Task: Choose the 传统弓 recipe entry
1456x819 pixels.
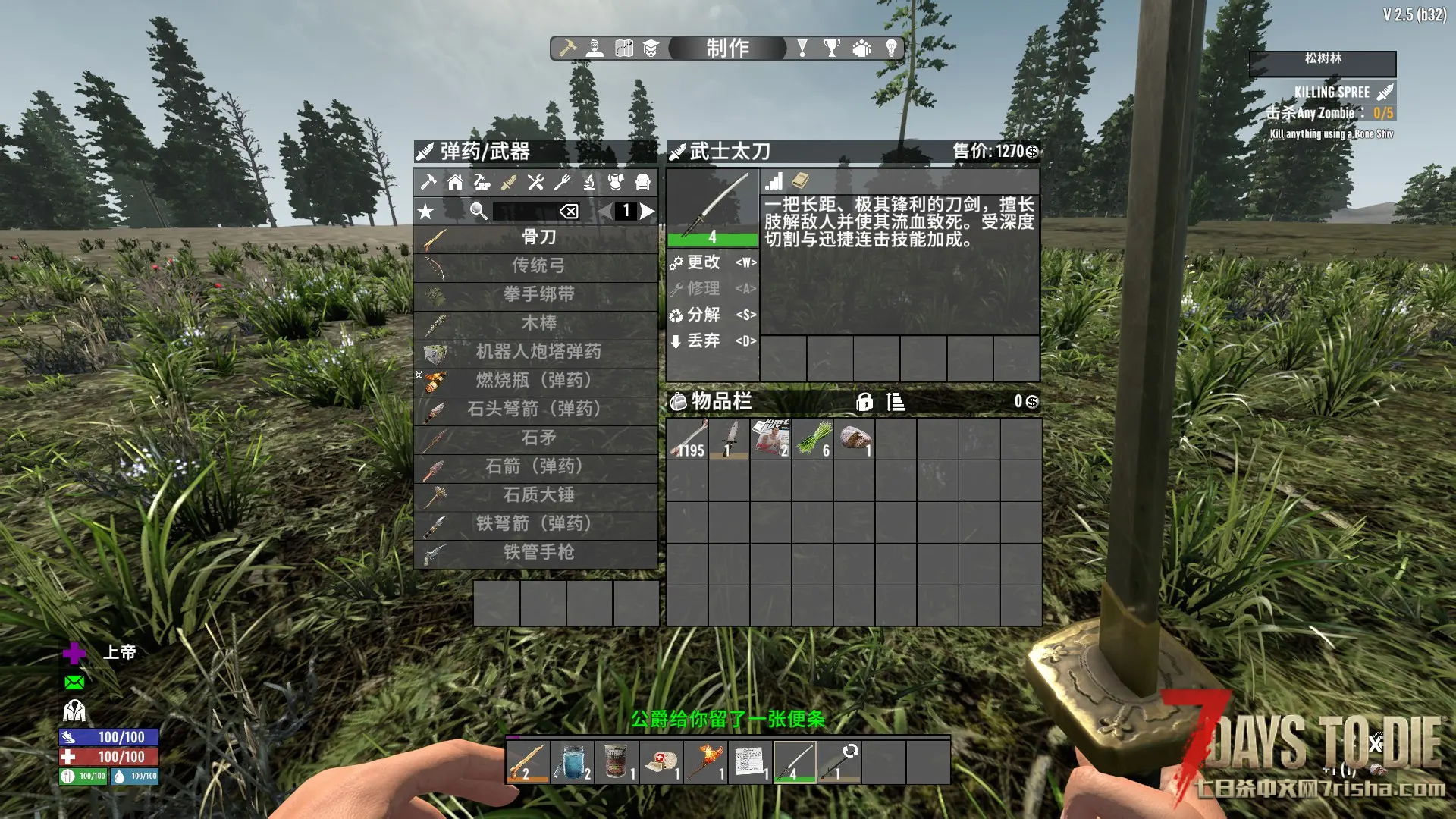Action: [x=537, y=266]
